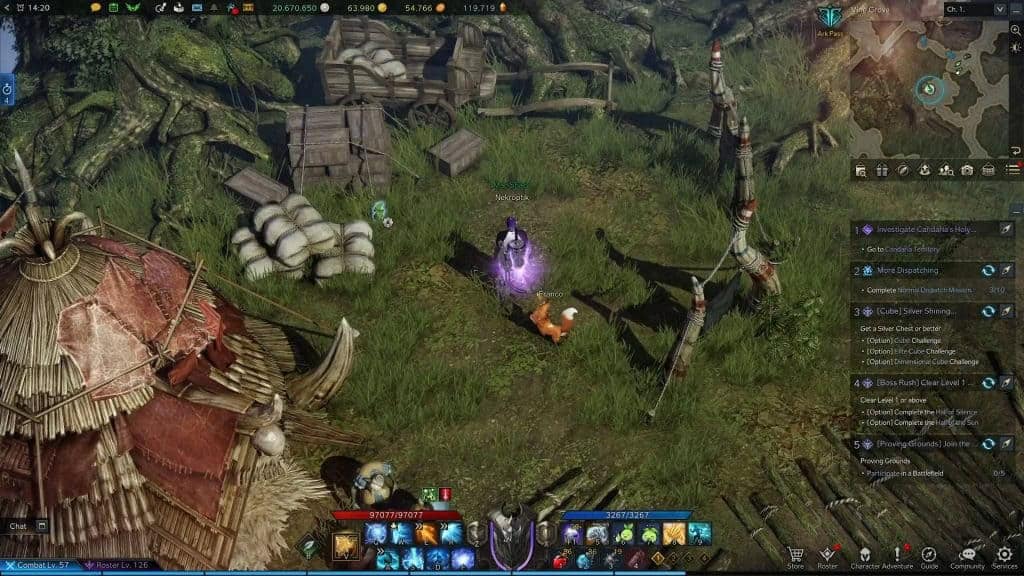Viewport: 1024px width, 576px height.
Task: Open the Store menu
Action: [795, 555]
